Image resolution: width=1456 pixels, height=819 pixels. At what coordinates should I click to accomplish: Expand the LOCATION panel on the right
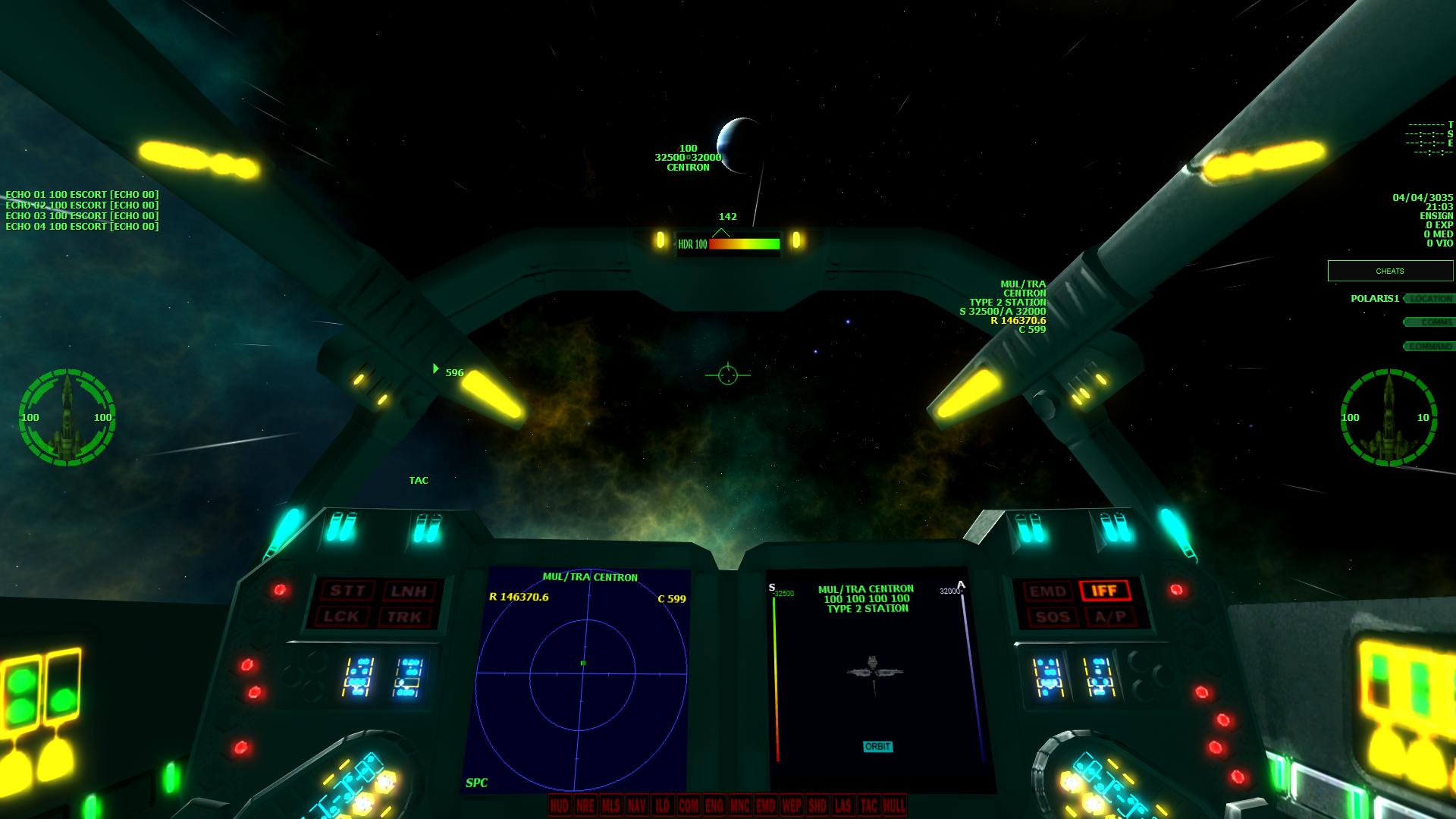(1429, 300)
